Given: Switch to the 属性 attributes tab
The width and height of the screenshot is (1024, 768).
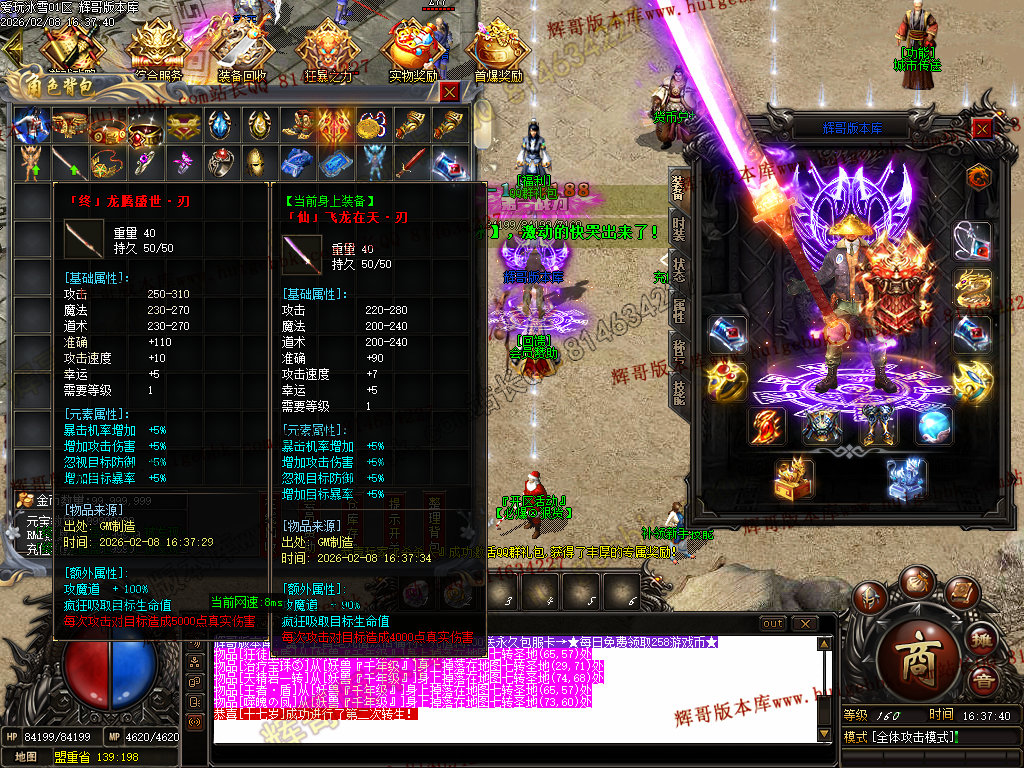Looking at the screenshot, I should point(679,311).
